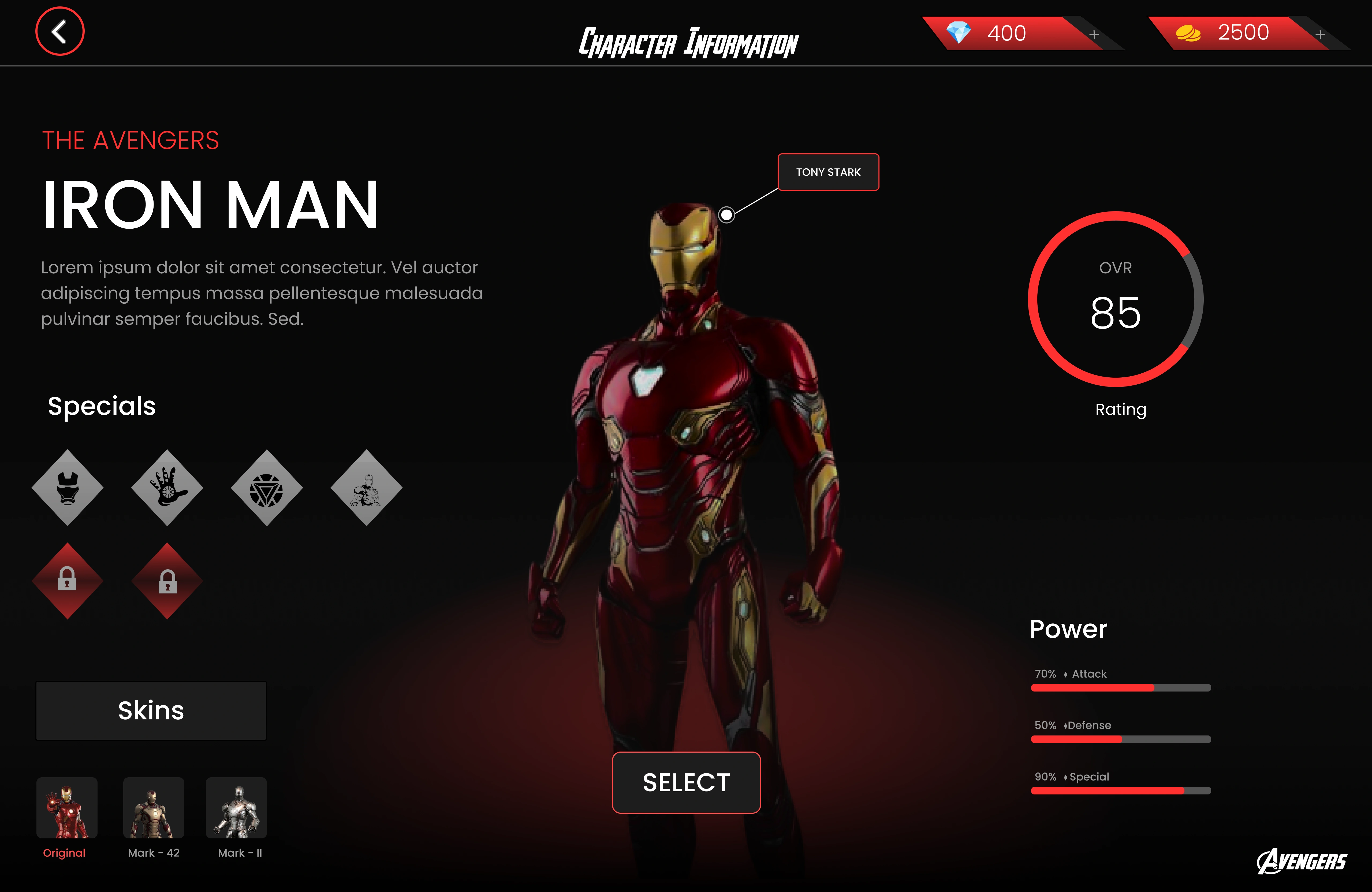Choose the crouching armor suit special

tap(366, 488)
